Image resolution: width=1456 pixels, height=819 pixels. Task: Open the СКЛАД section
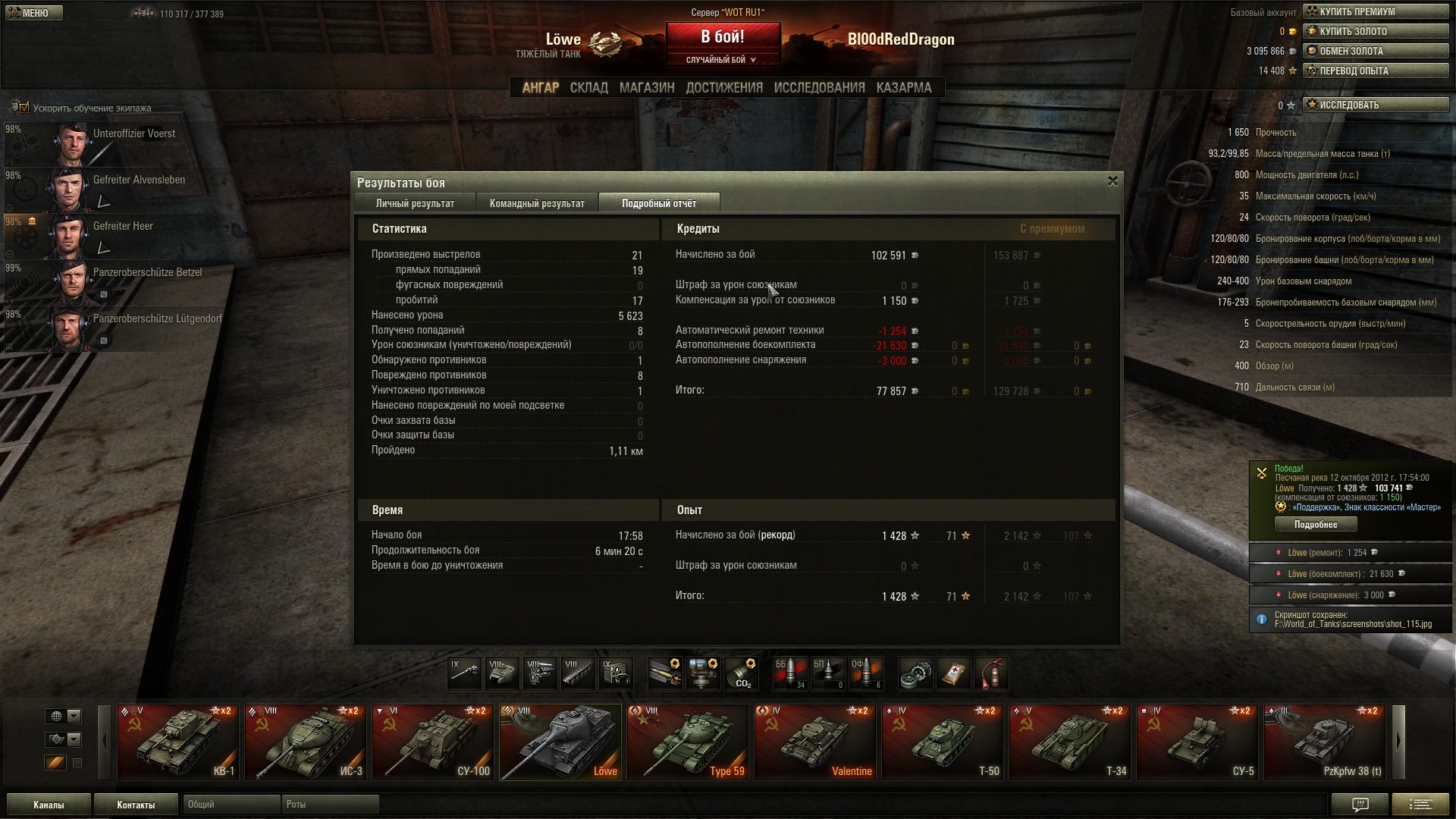tap(588, 88)
